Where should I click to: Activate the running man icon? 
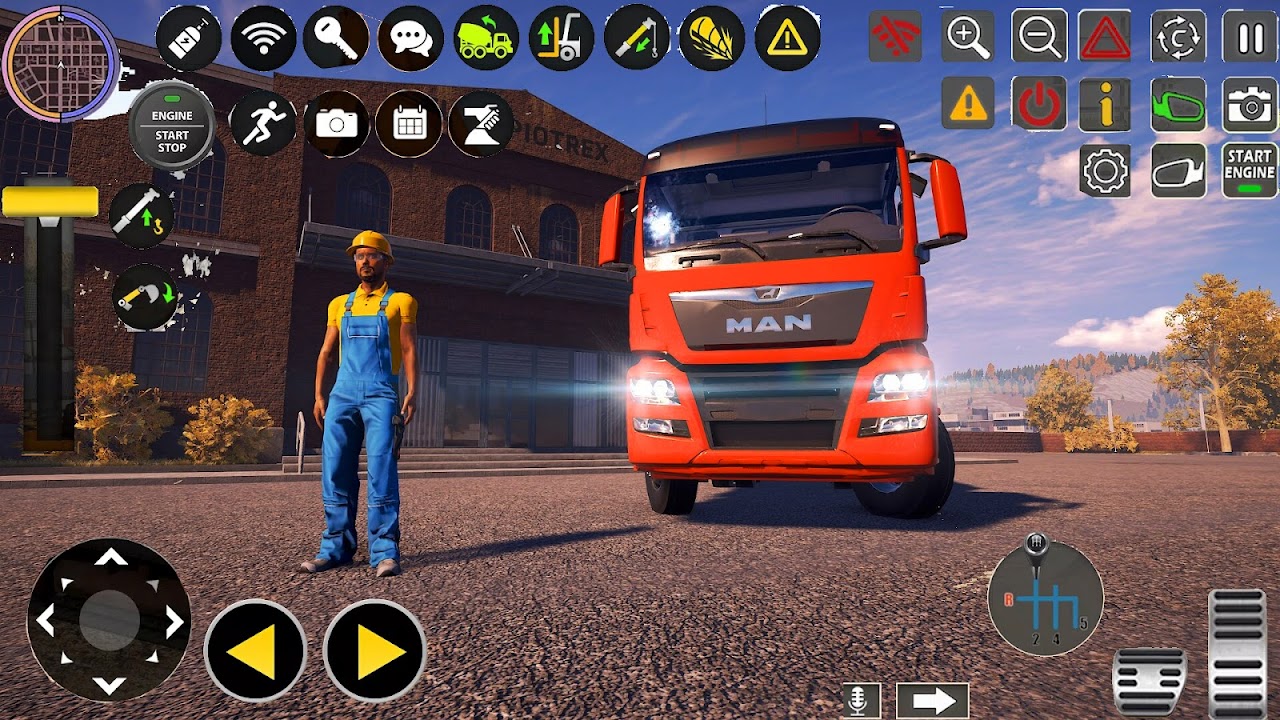pyautogui.click(x=263, y=123)
